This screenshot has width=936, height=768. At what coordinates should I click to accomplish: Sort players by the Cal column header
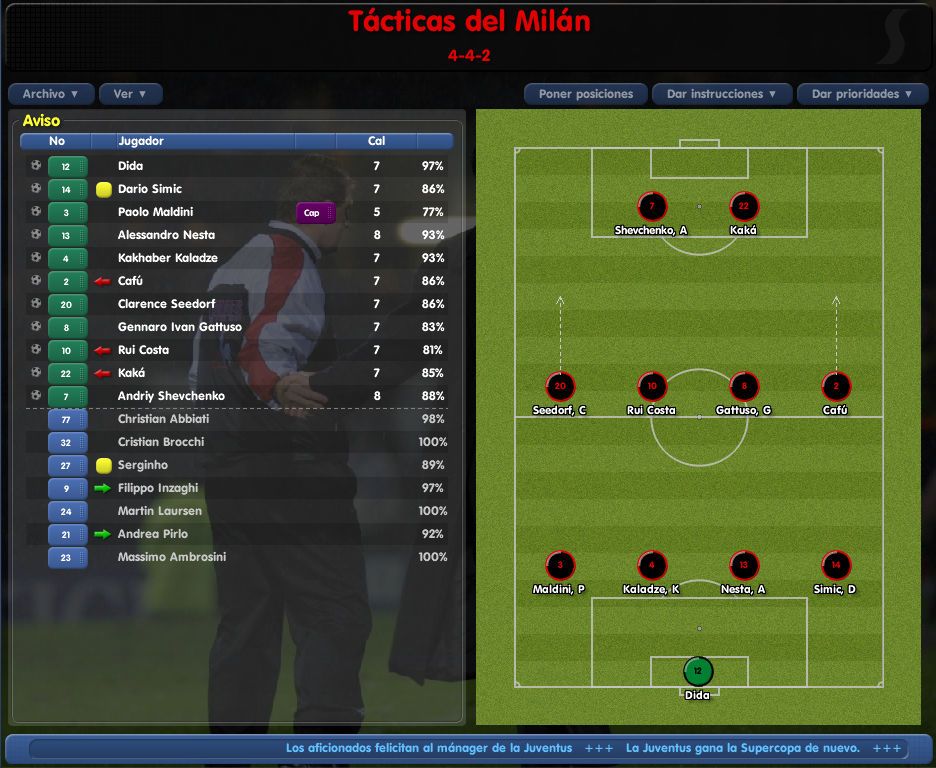pyautogui.click(x=376, y=141)
